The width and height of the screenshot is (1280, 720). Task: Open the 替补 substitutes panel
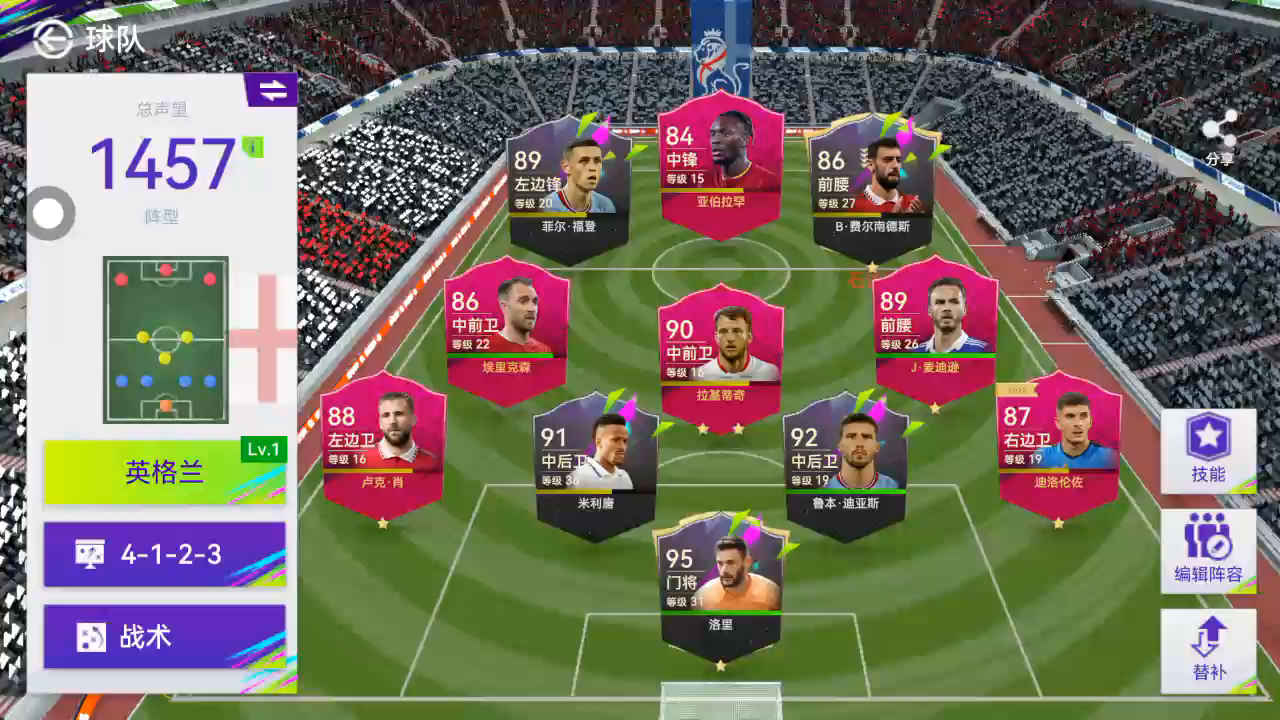(1208, 651)
